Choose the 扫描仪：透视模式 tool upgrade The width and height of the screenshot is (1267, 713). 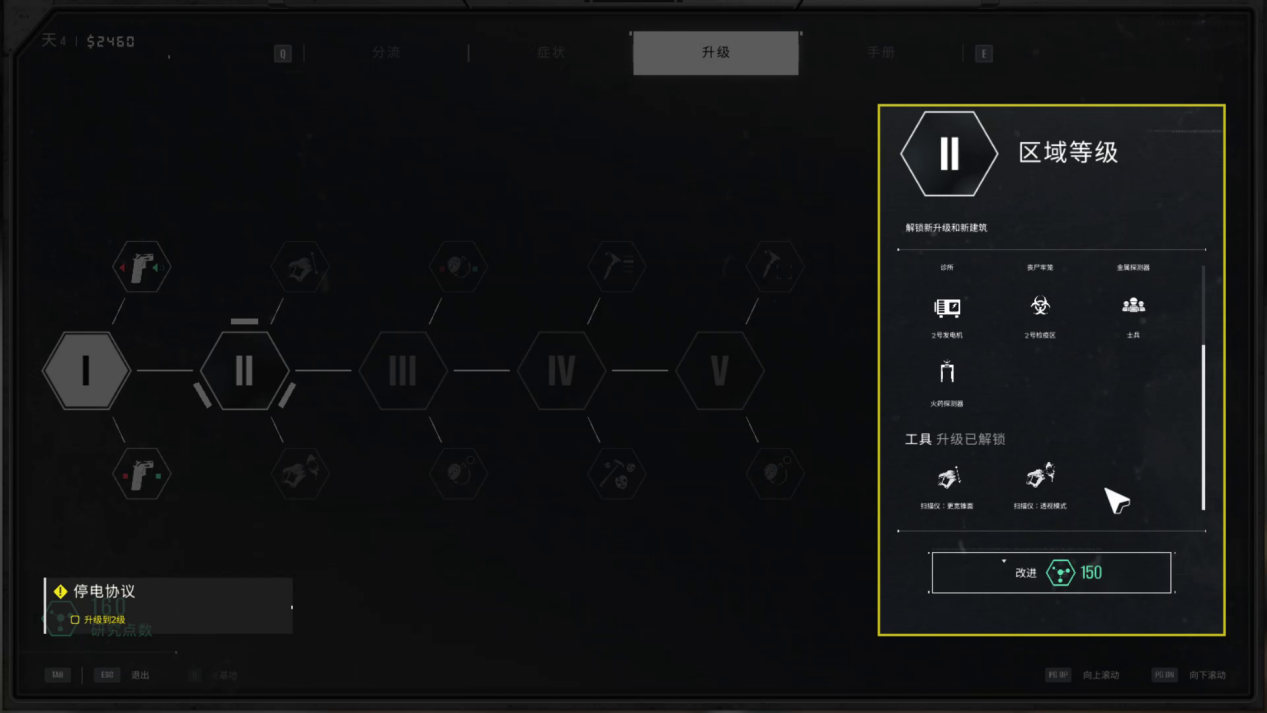(x=1040, y=475)
